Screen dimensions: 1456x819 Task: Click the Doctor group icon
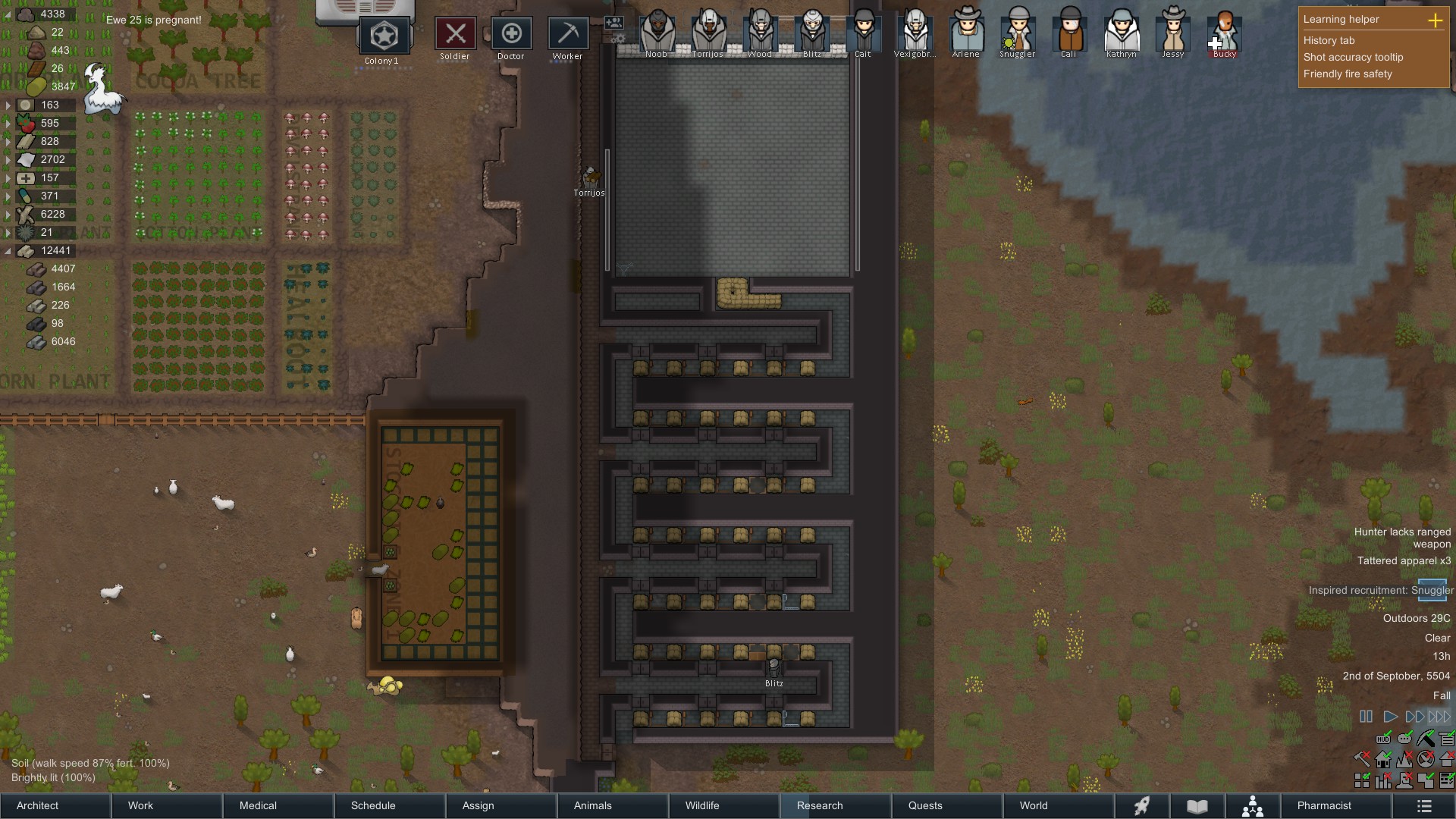coord(511,33)
